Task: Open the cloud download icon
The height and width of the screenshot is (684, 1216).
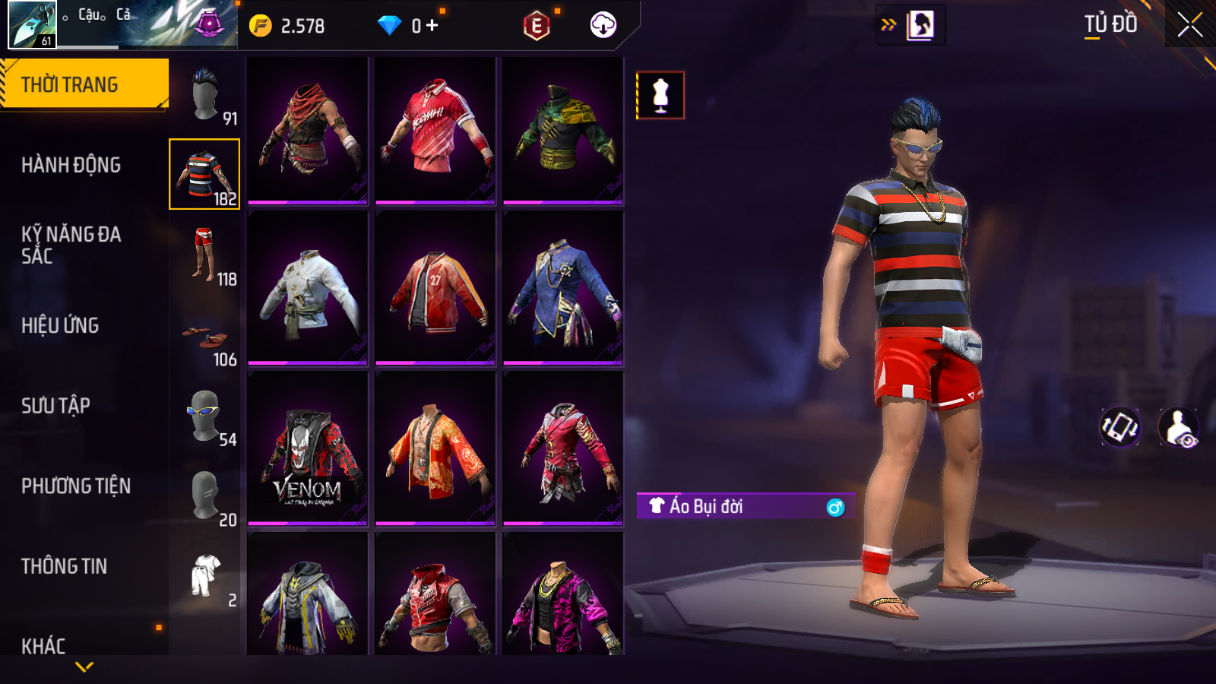Action: tap(603, 26)
